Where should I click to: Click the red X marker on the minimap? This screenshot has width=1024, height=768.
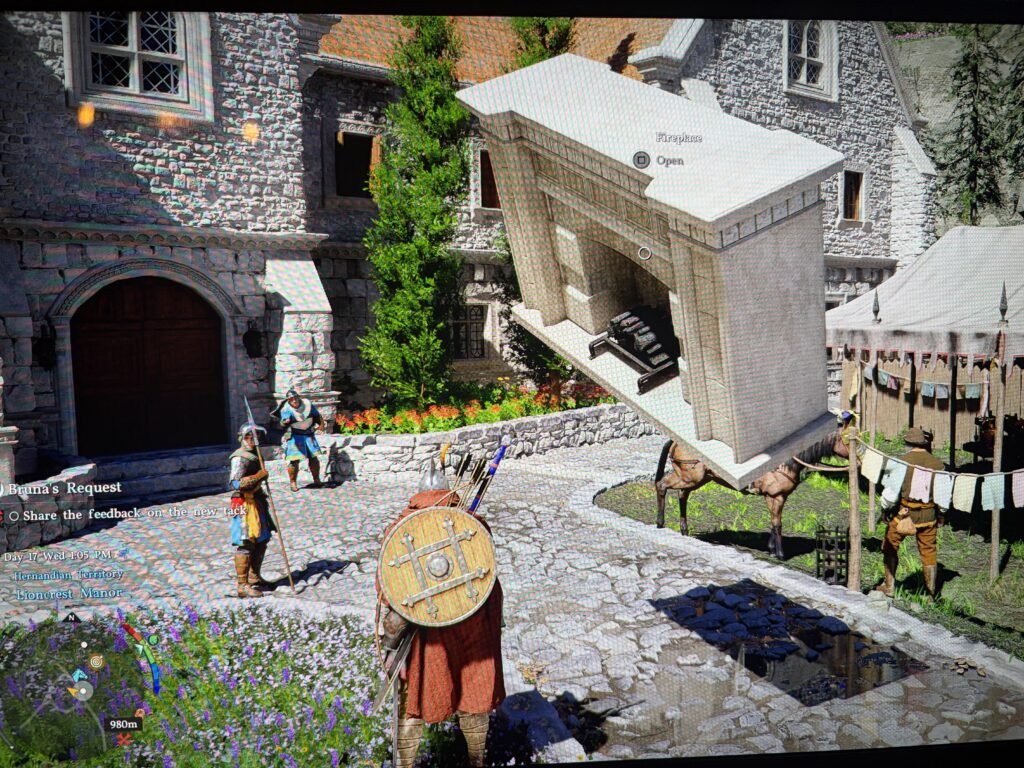tap(123, 740)
